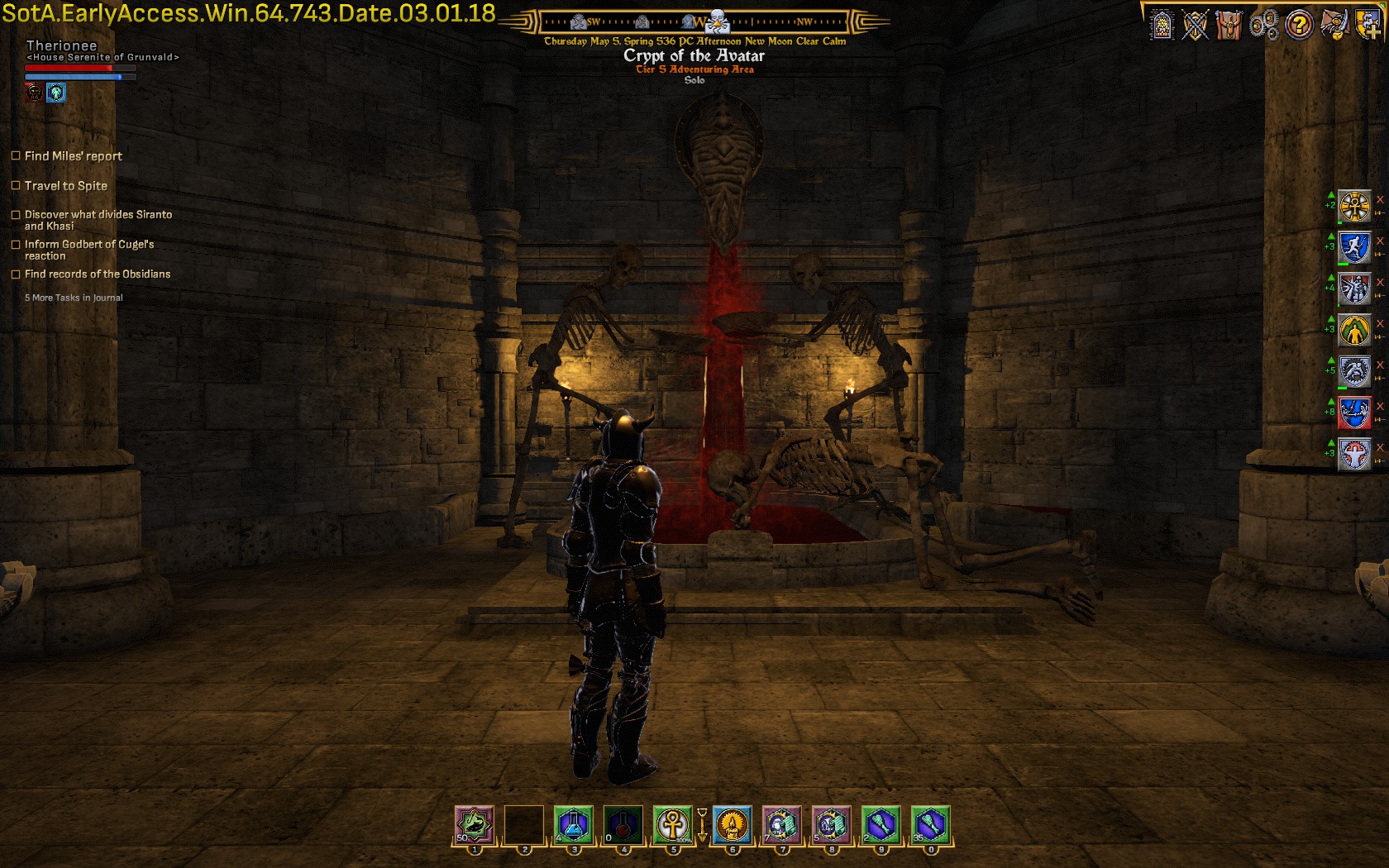The image size is (1389, 868).
Task: Select the golden ankh skill tracker icon
Action: tap(1354, 206)
